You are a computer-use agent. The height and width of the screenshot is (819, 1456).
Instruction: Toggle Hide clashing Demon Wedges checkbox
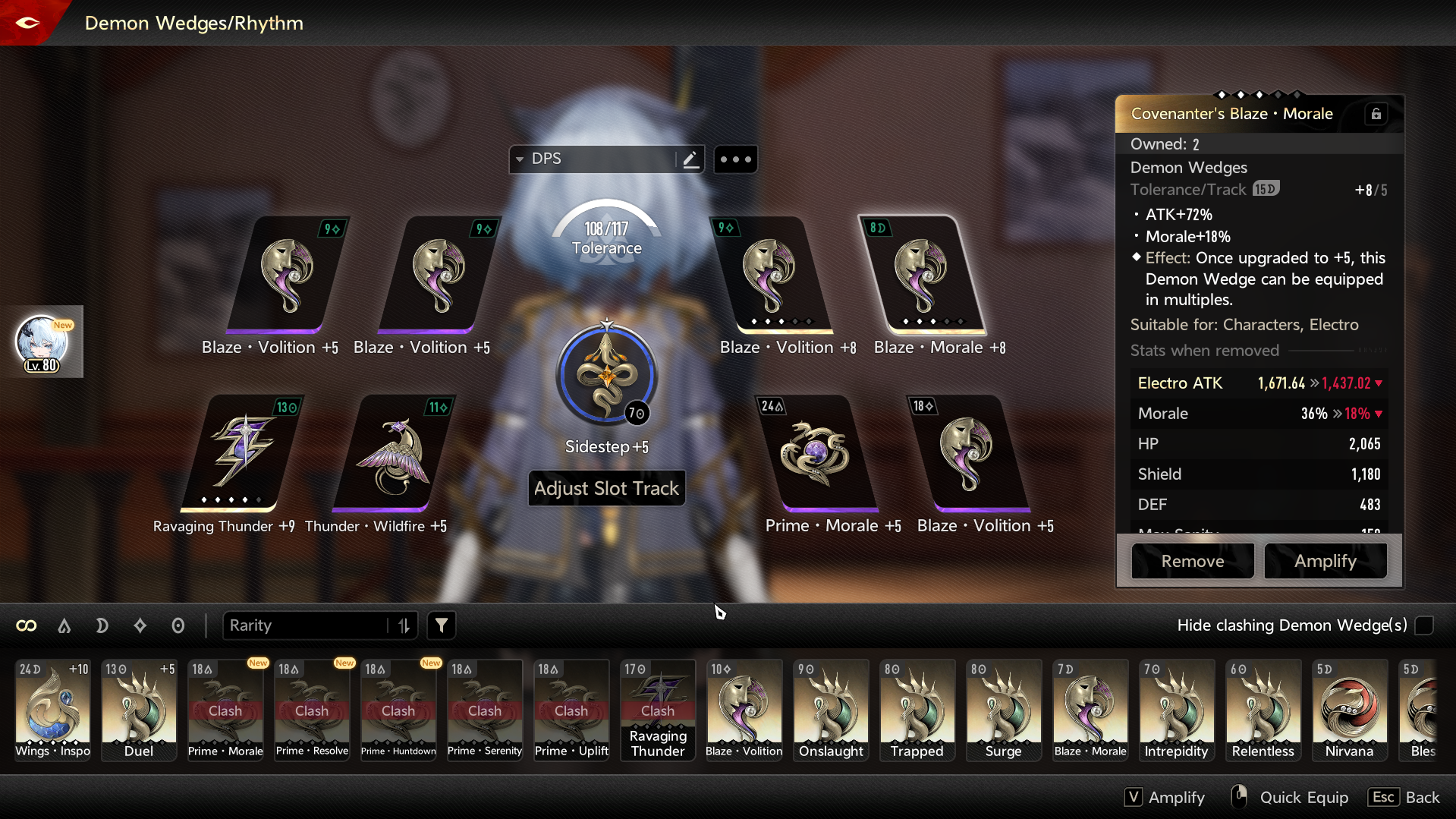(x=1424, y=625)
